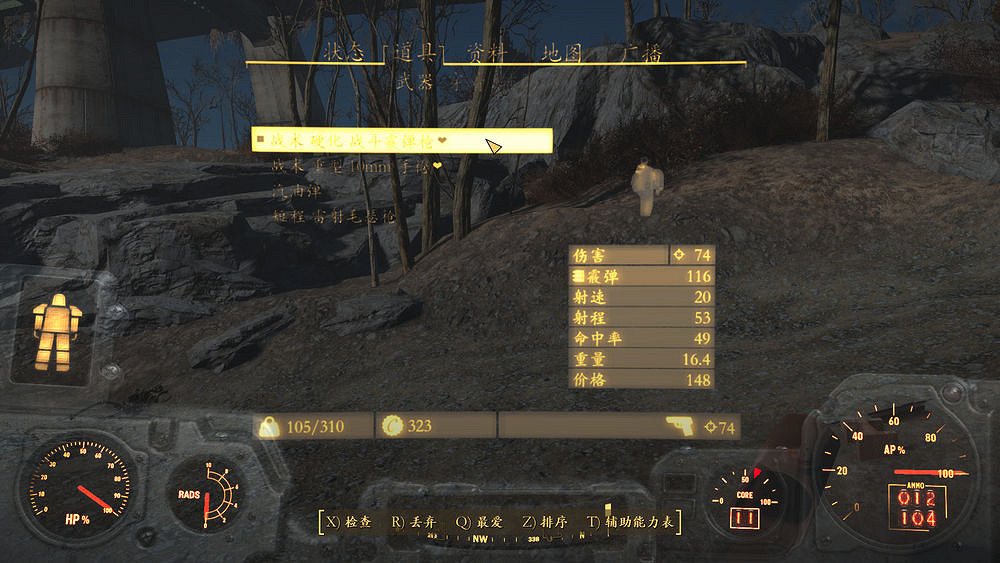Image resolution: width=1000 pixels, height=563 pixels.
Task: Click the 检查 inspect button
Action: pos(346,521)
